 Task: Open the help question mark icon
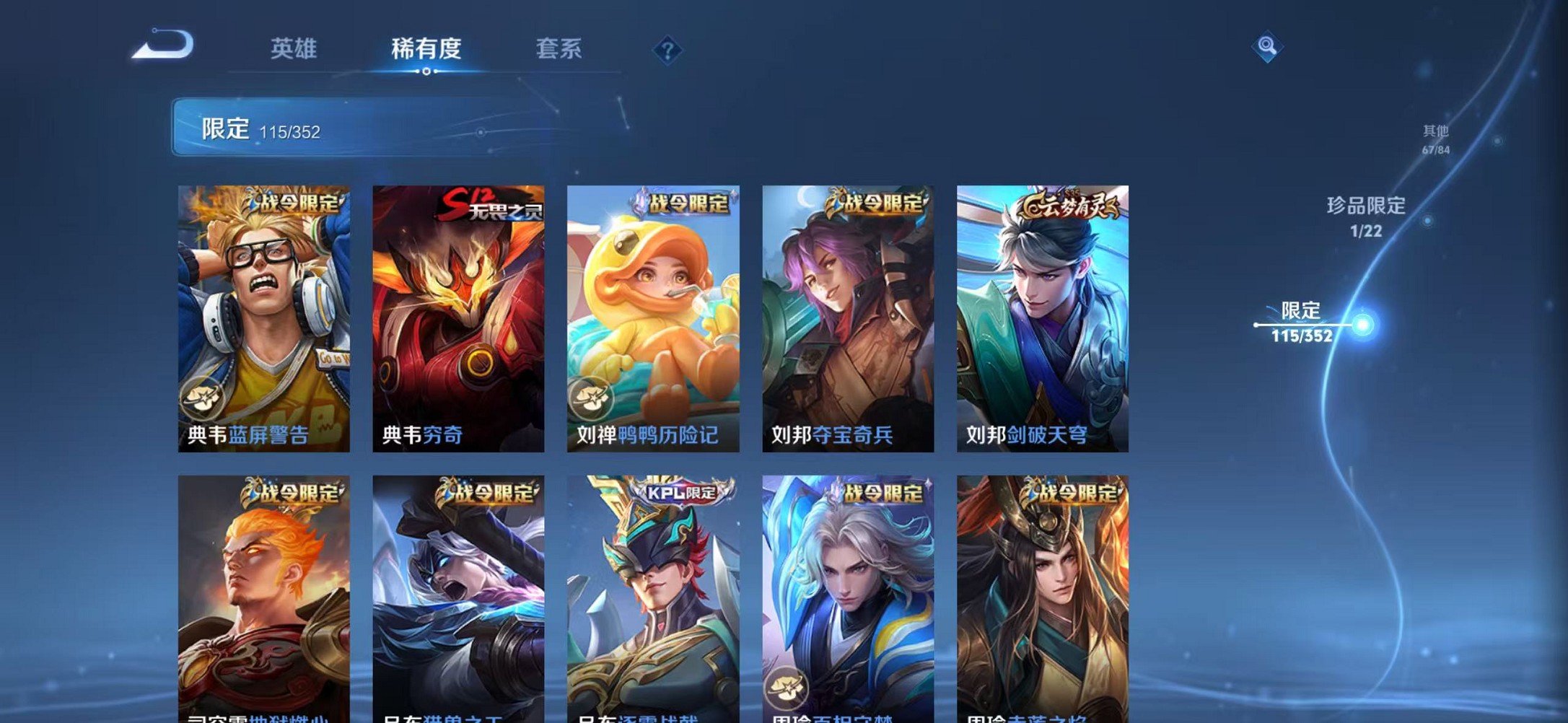(667, 50)
